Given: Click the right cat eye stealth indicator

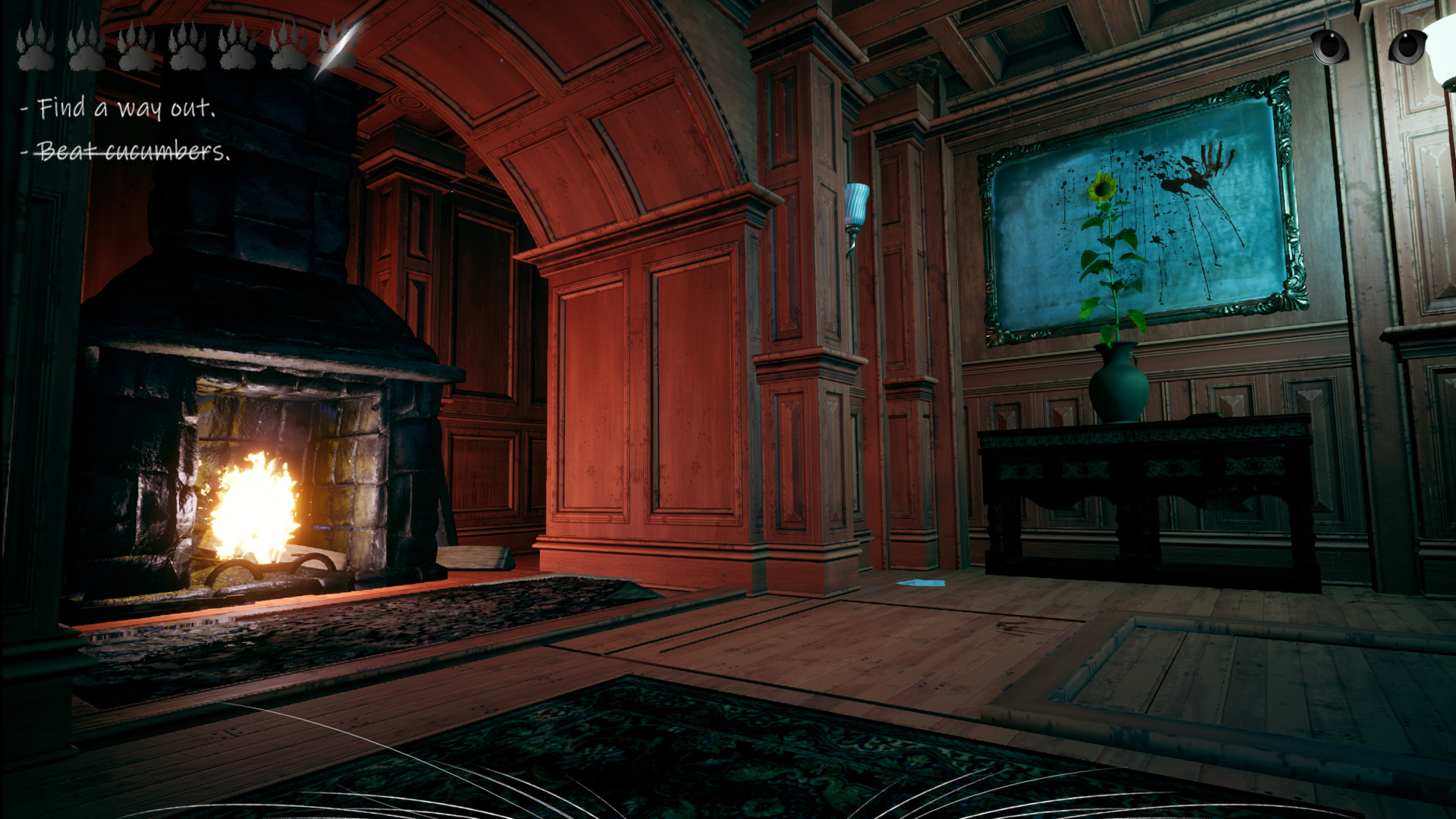Looking at the screenshot, I should 1407,47.
